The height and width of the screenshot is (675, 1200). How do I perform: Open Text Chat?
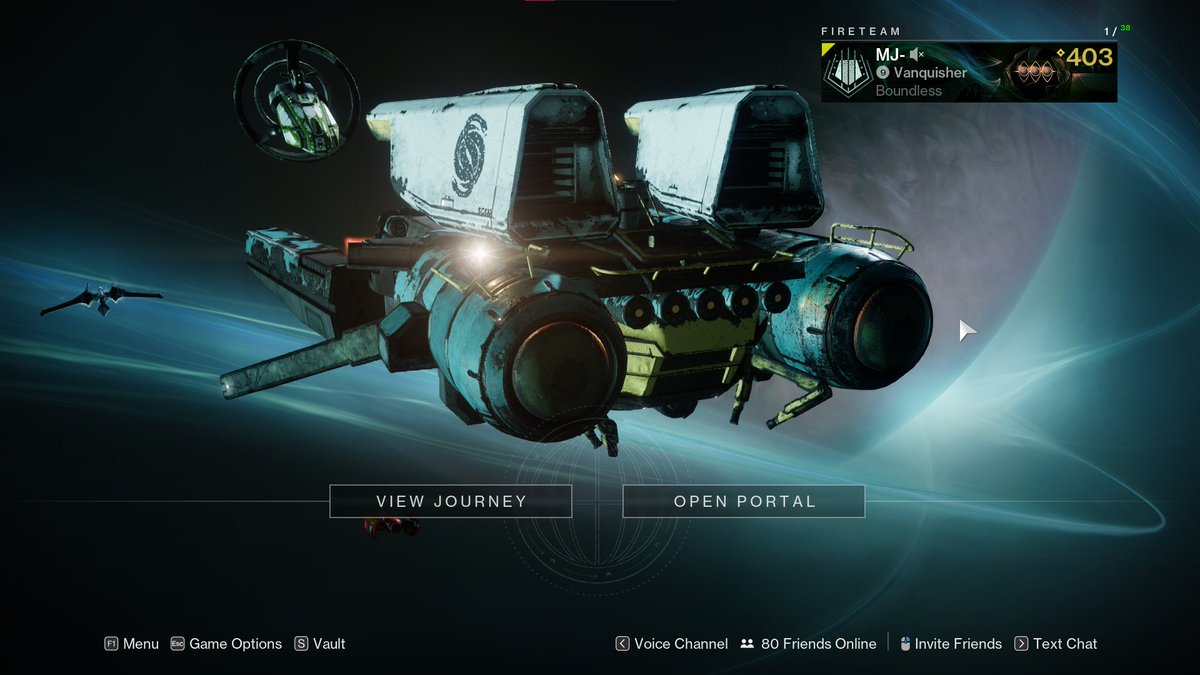(1055, 644)
